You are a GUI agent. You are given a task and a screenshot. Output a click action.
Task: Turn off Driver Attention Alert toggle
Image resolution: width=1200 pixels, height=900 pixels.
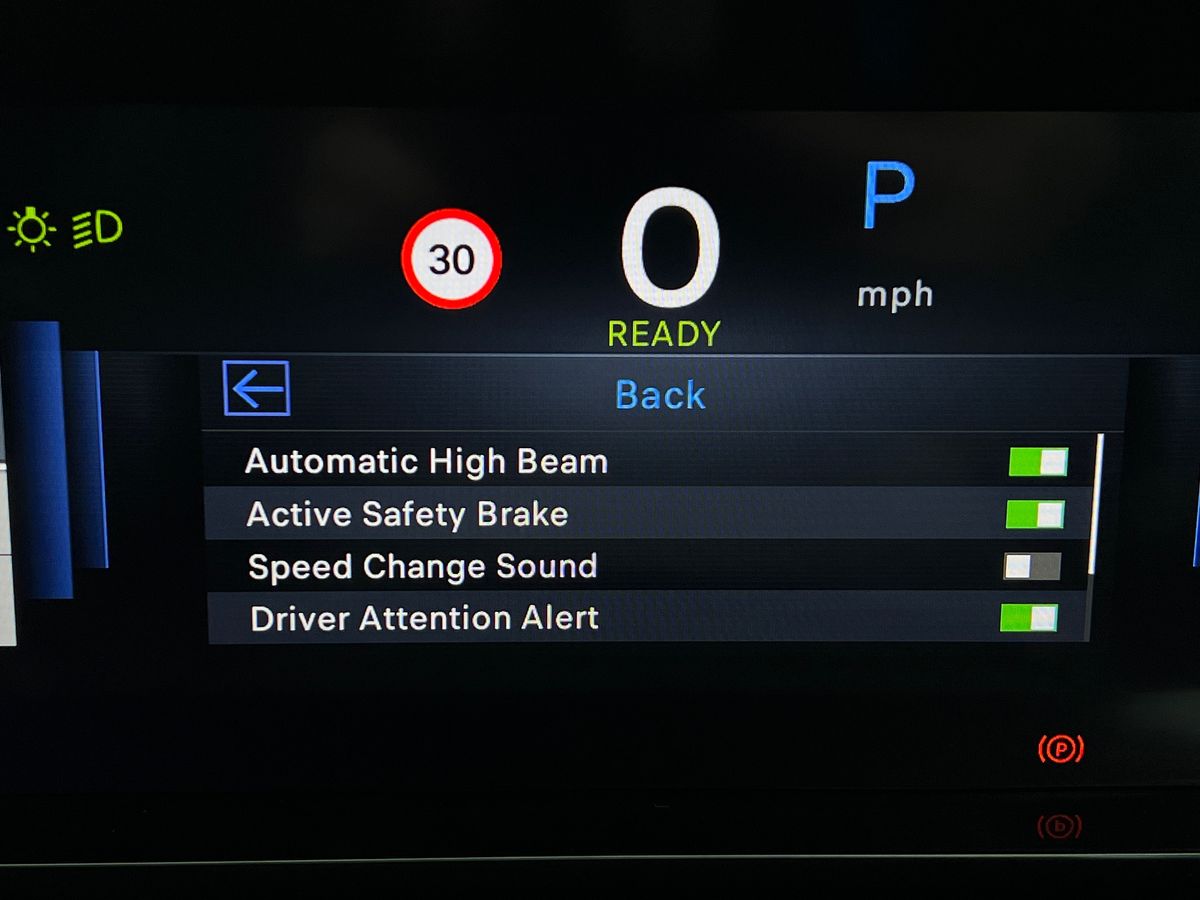(1029, 618)
